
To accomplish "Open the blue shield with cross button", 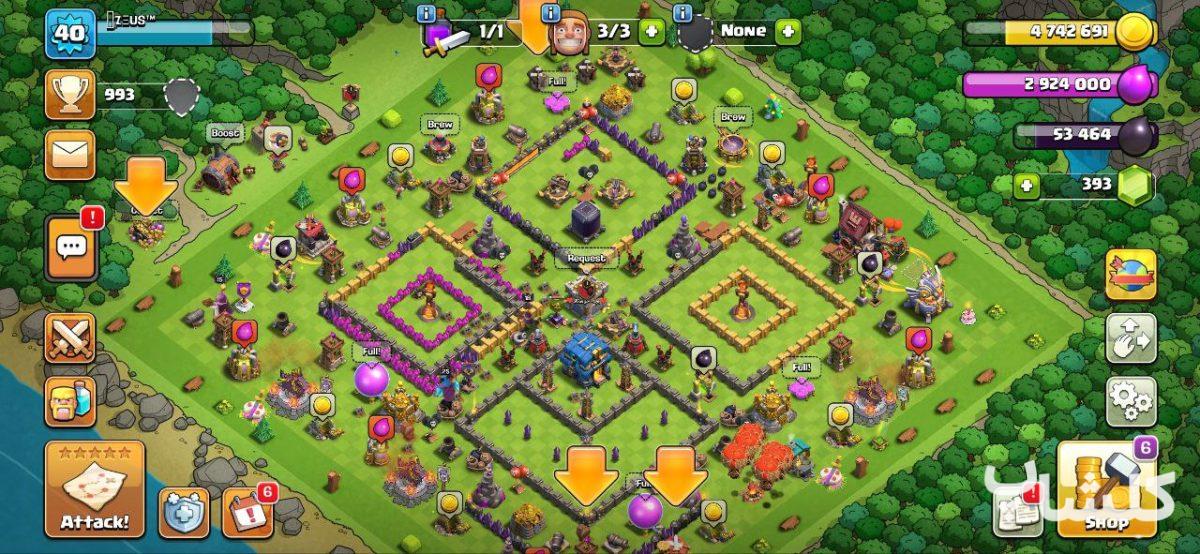I will [184, 511].
